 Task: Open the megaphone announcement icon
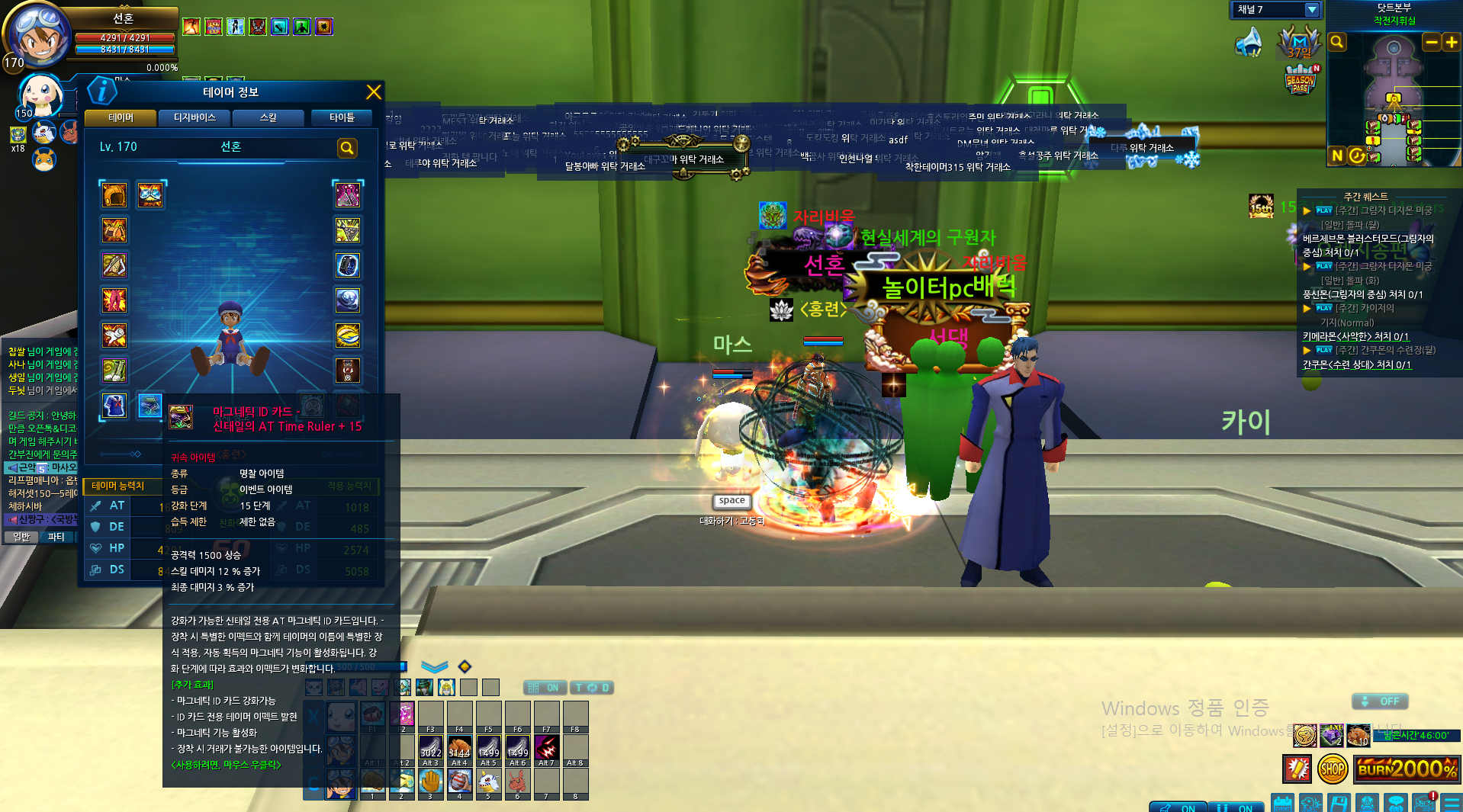click(x=1249, y=43)
